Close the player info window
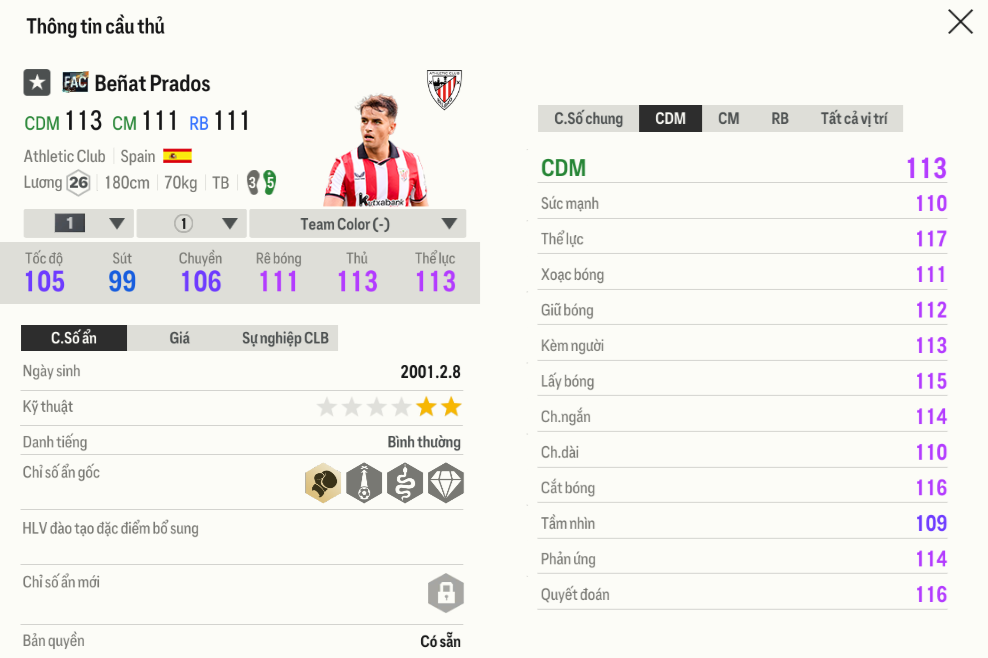 click(x=960, y=22)
